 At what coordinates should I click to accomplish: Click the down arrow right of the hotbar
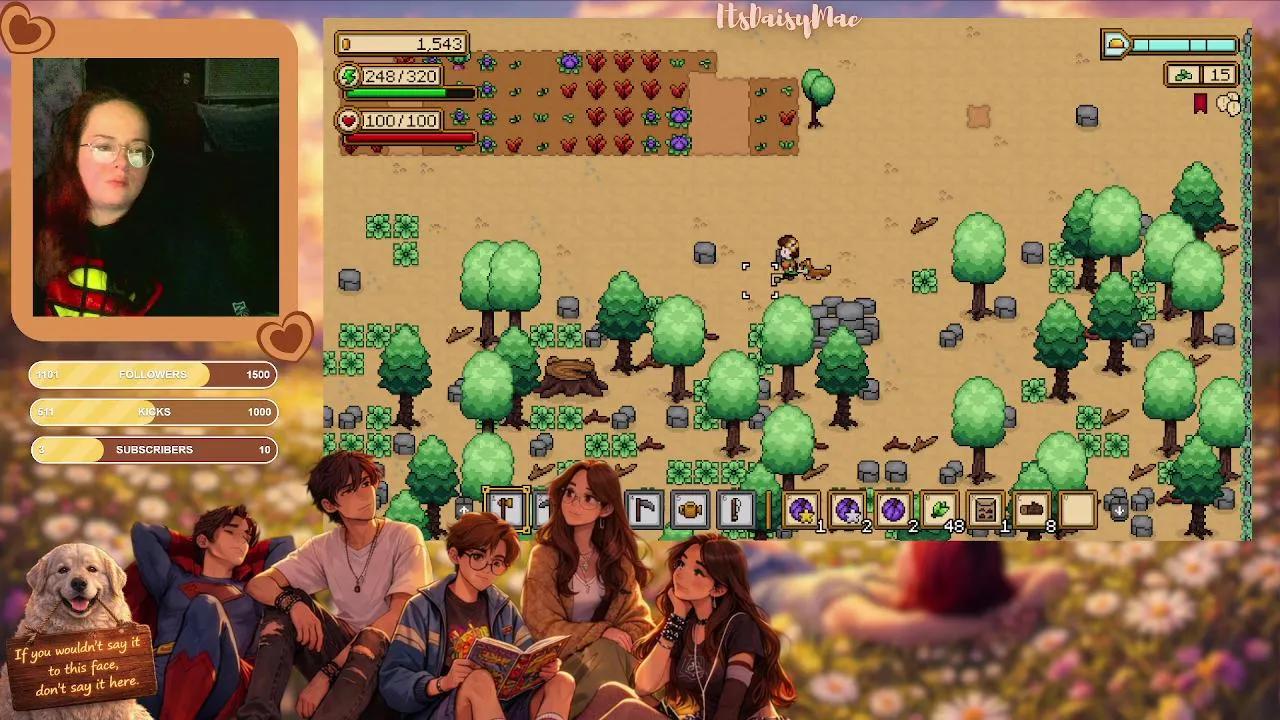click(1118, 510)
